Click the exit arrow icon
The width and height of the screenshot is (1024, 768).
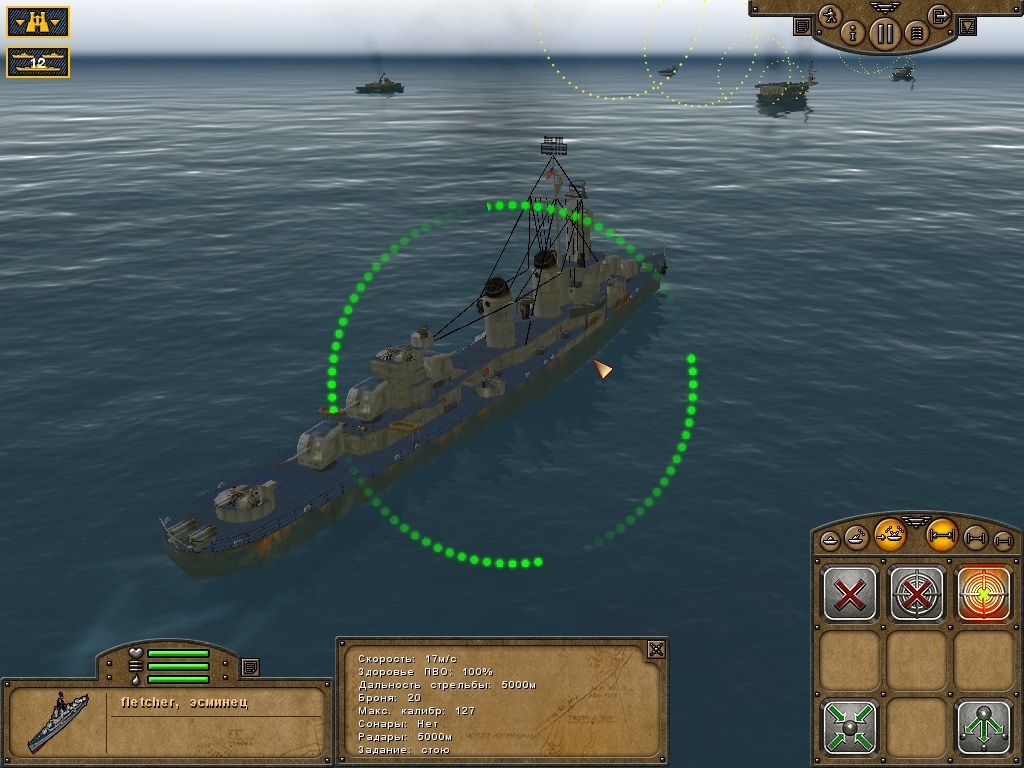(x=938, y=16)
